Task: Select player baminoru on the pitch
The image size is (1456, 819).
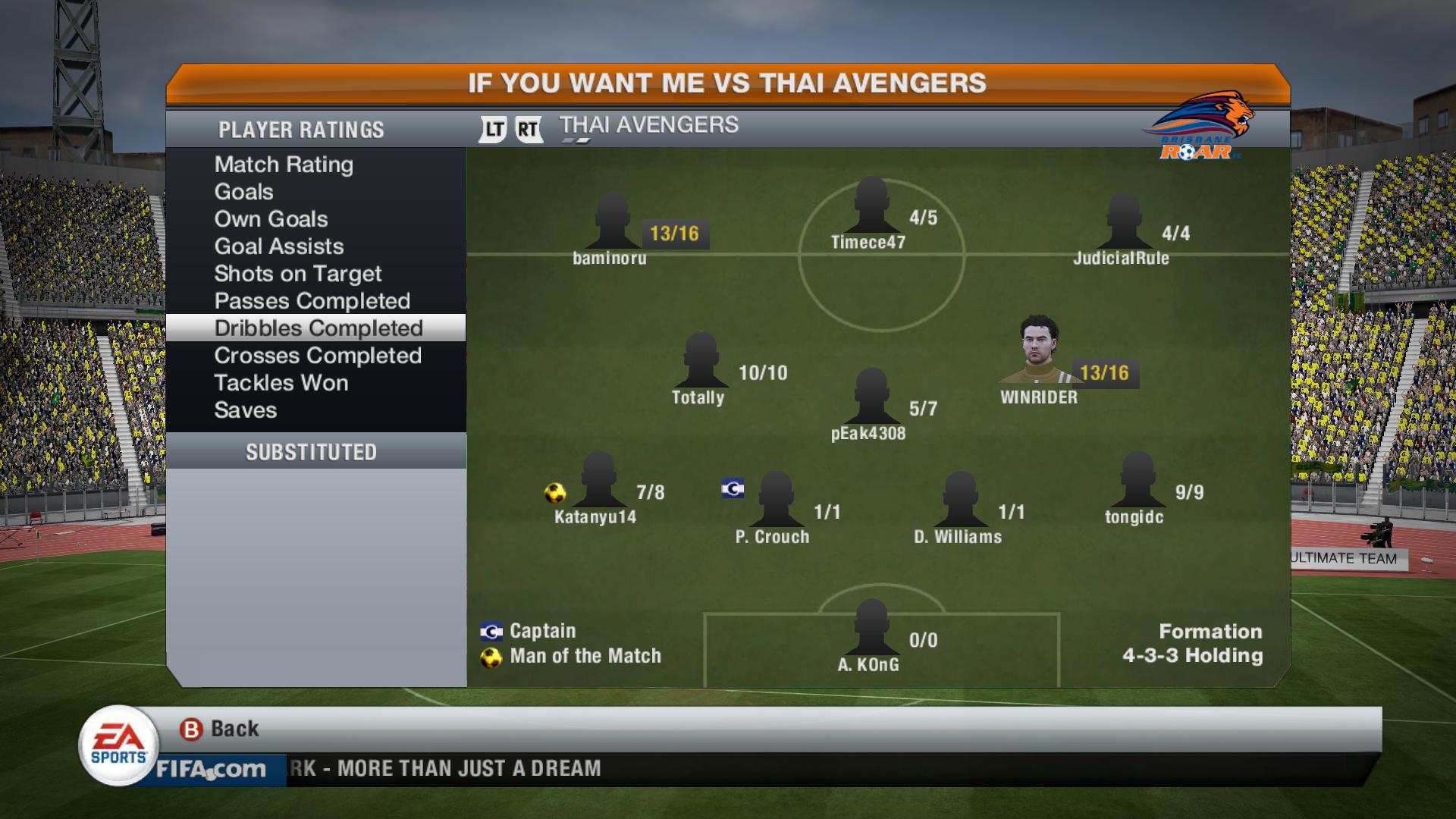Action: 611,224
